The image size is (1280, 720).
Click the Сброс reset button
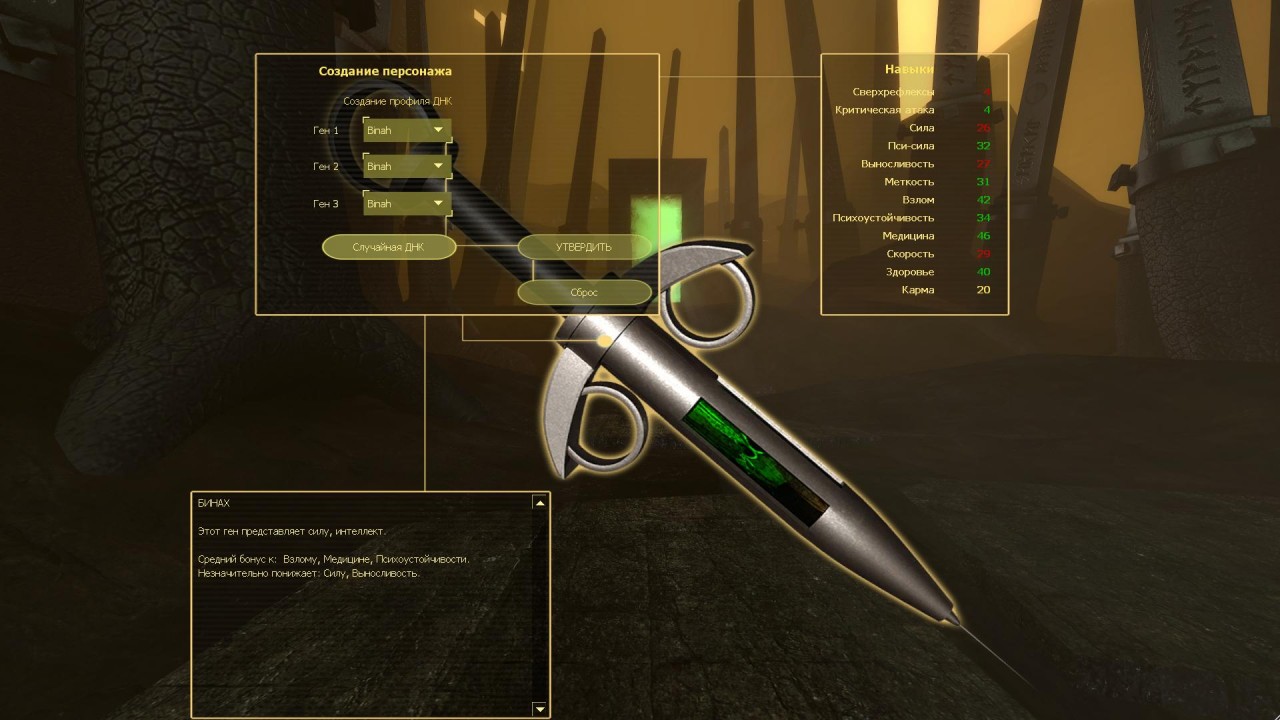coord(584,292)
